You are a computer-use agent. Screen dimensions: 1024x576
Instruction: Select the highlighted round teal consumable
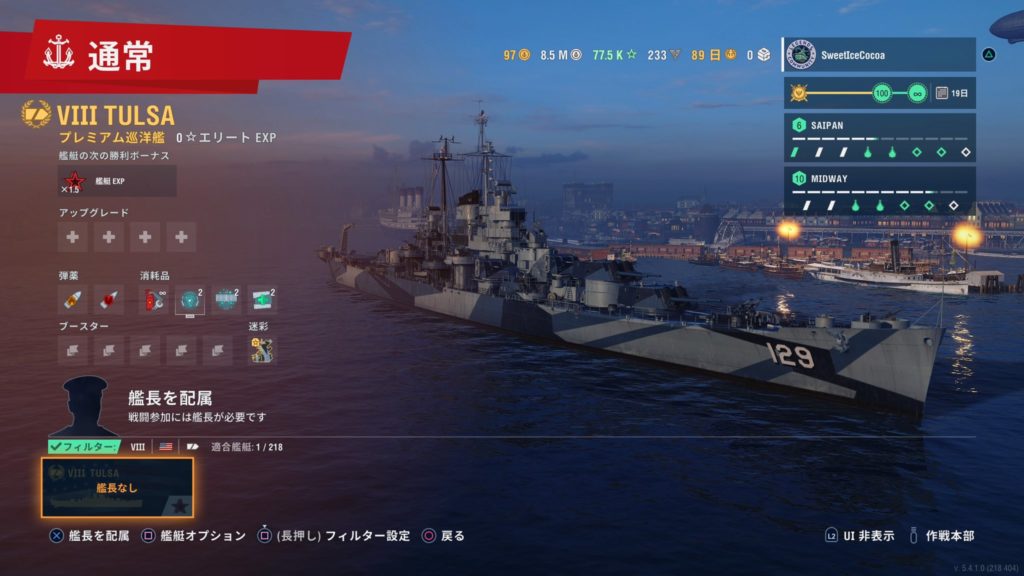click(190, 298)
